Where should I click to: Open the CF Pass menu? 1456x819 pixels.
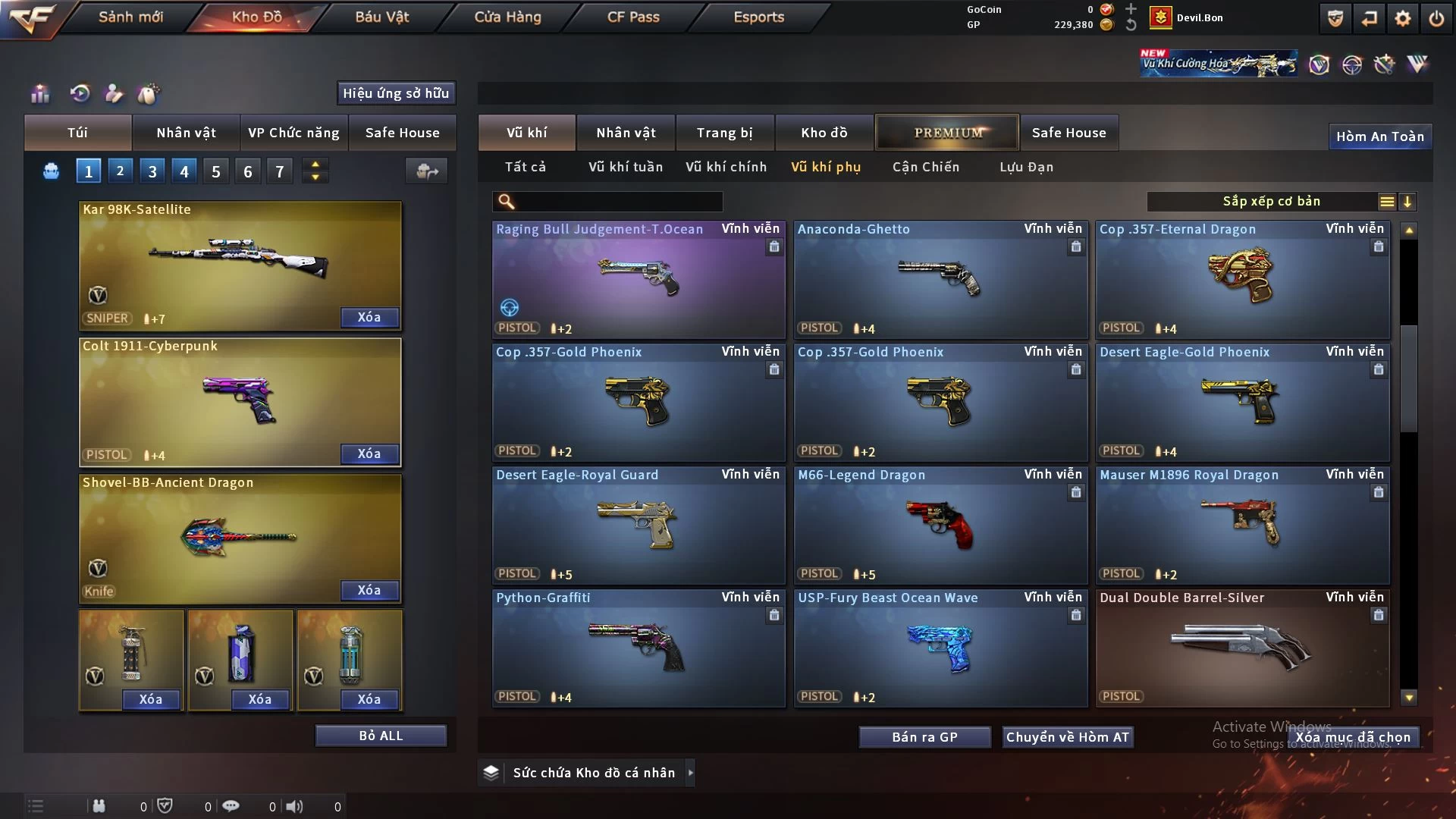(633, 17)
